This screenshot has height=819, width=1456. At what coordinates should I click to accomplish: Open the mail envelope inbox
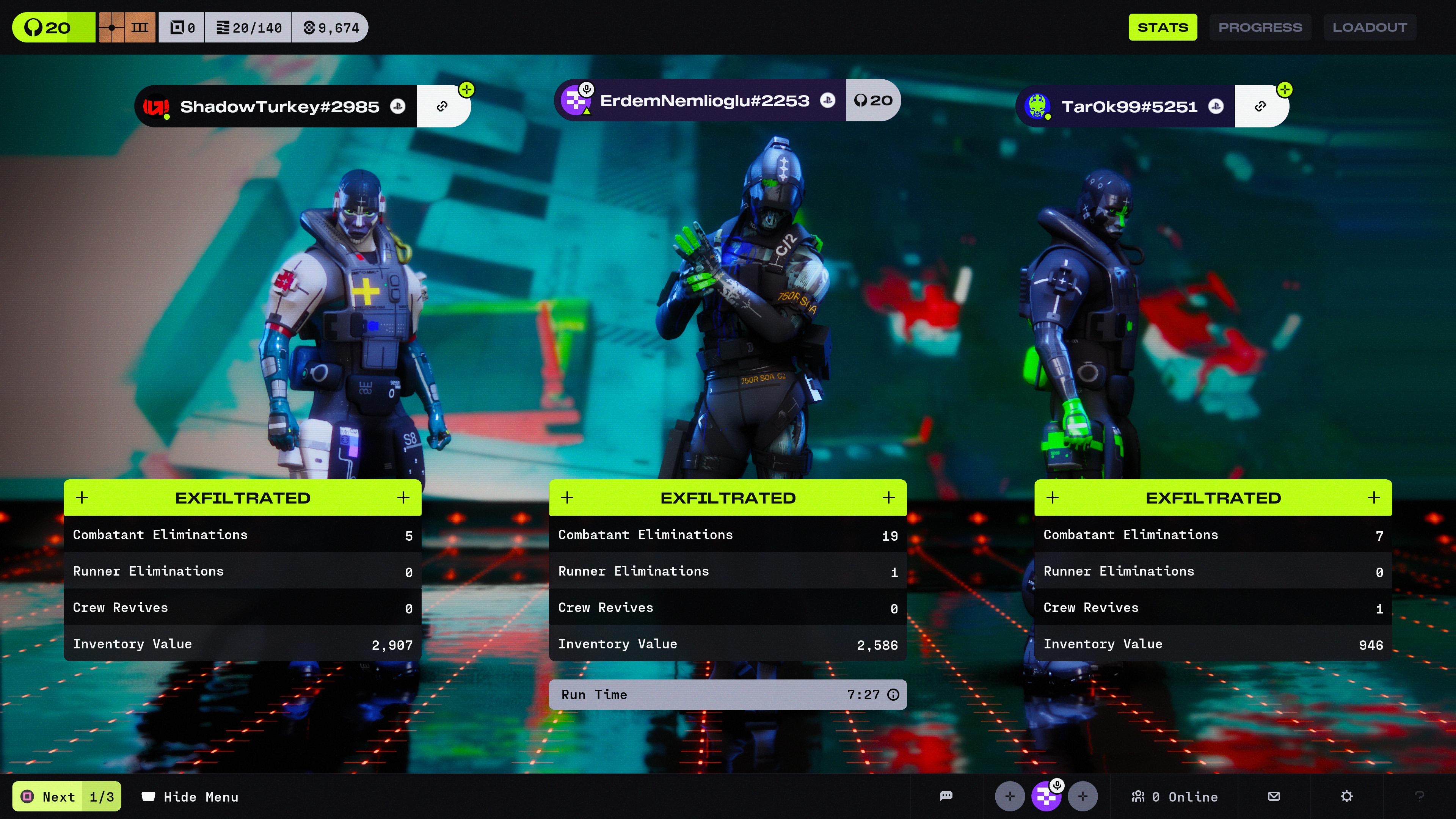[x=1274, y=796]
